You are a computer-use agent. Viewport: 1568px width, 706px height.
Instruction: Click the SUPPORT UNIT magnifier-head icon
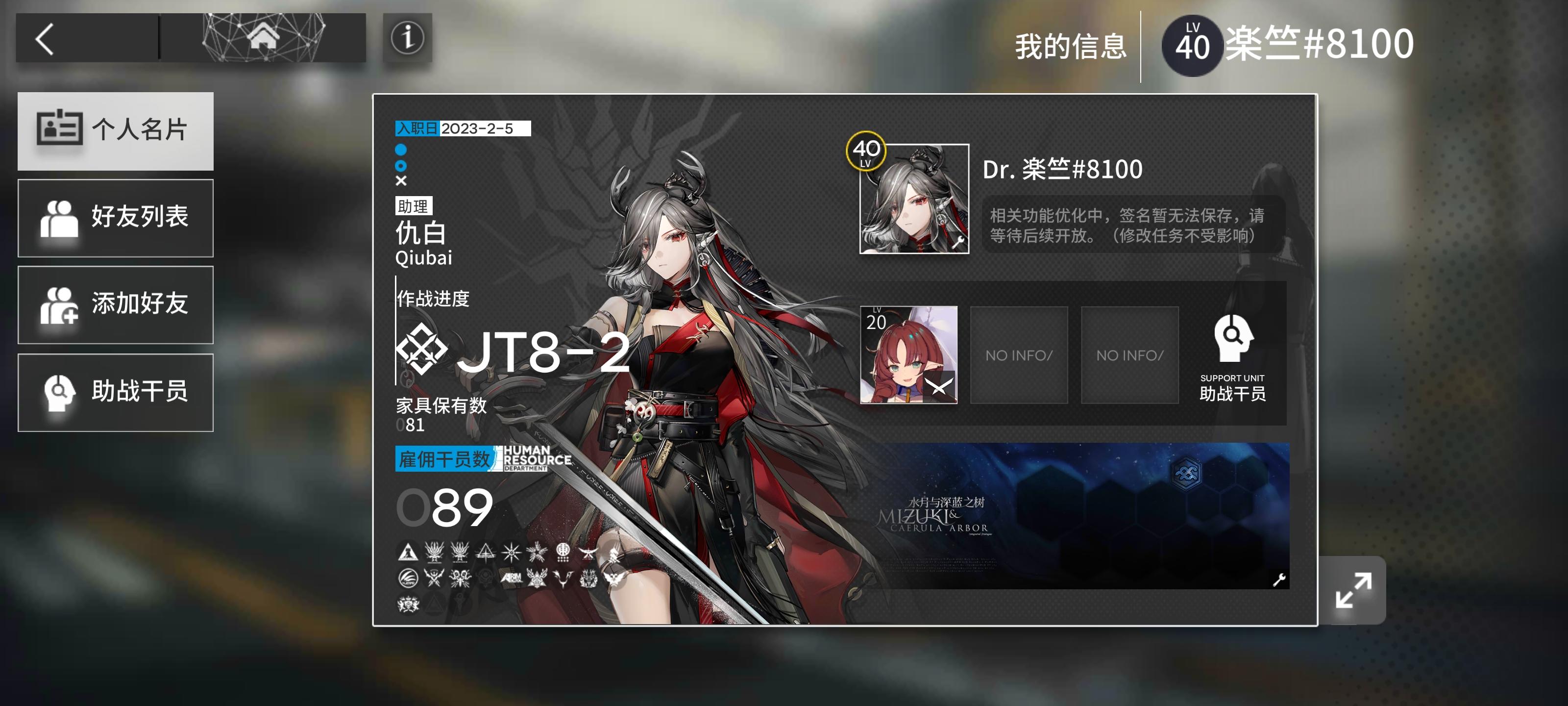[1233, 342]
